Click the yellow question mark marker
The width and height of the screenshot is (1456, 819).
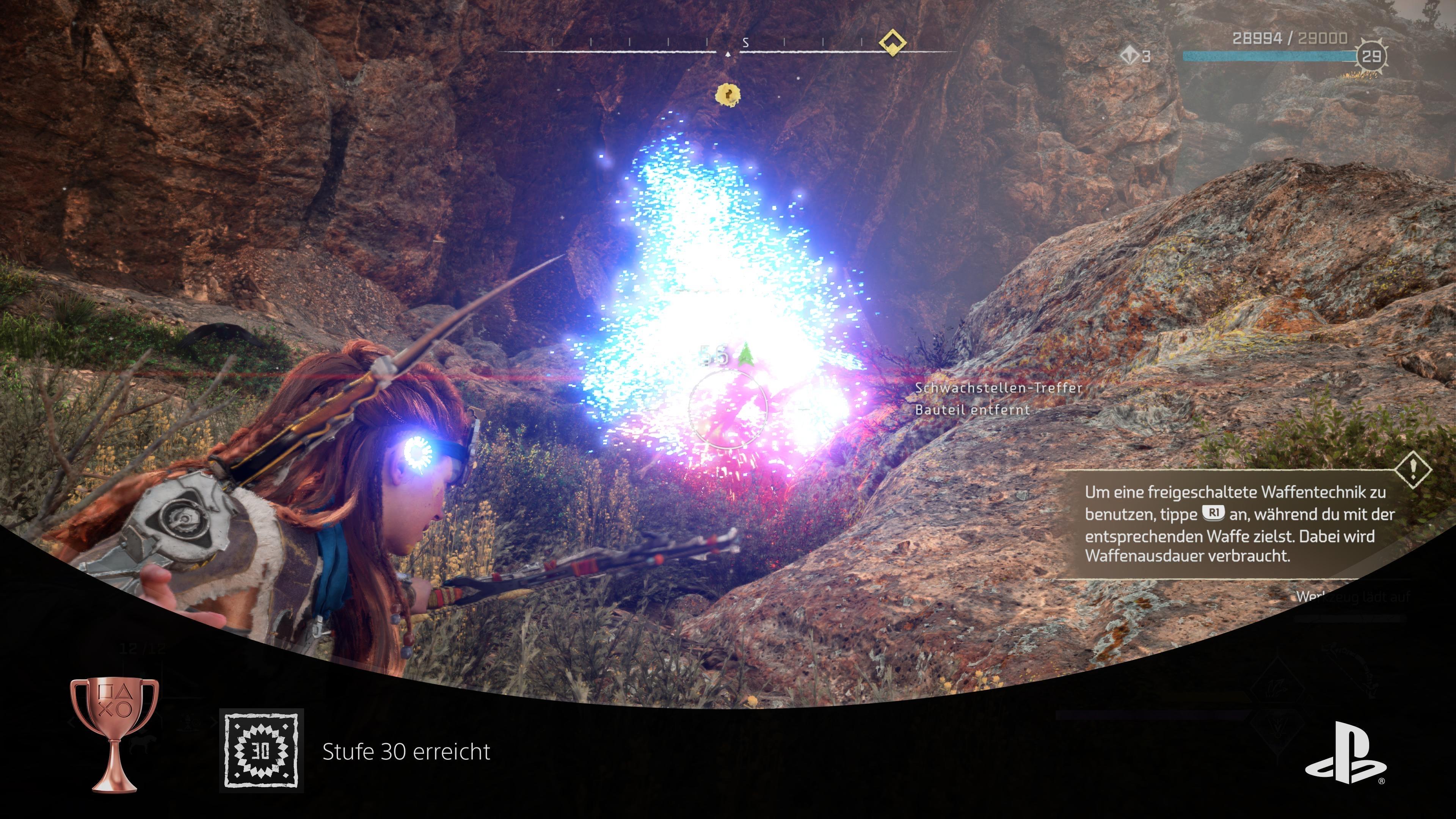[x=728, y=94]
